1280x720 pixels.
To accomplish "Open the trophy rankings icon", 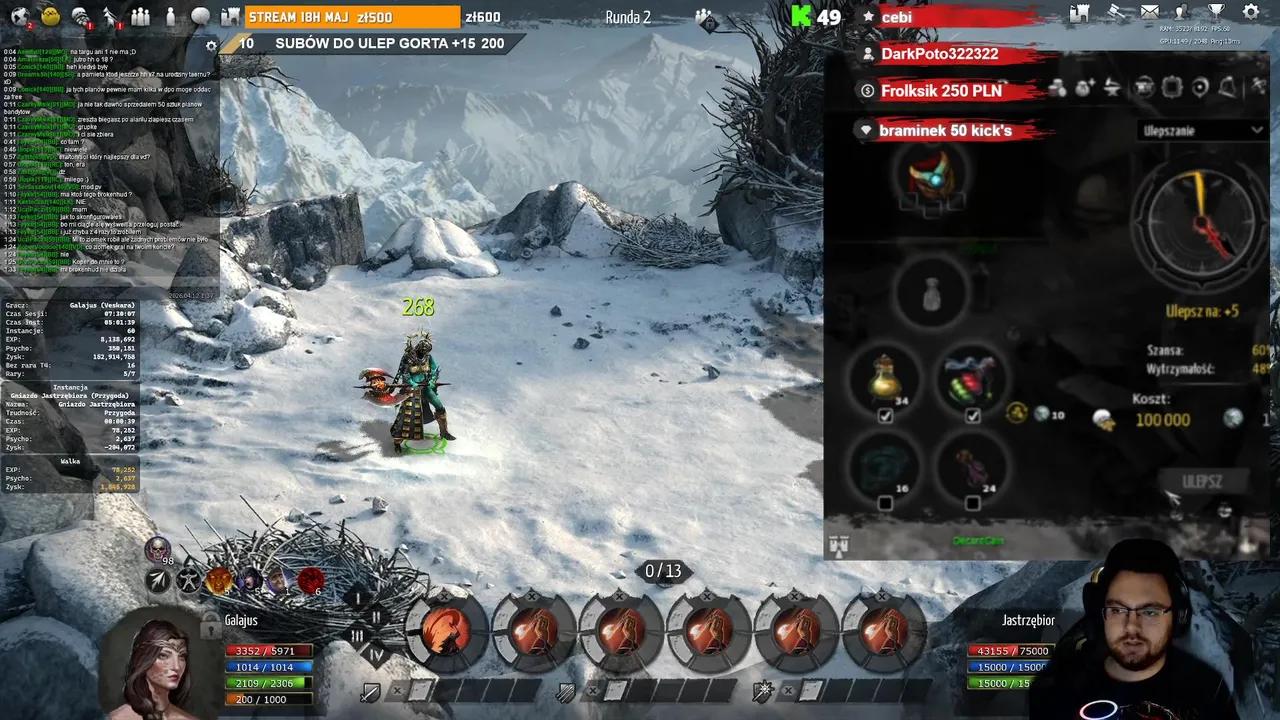I will (1216, 13).
